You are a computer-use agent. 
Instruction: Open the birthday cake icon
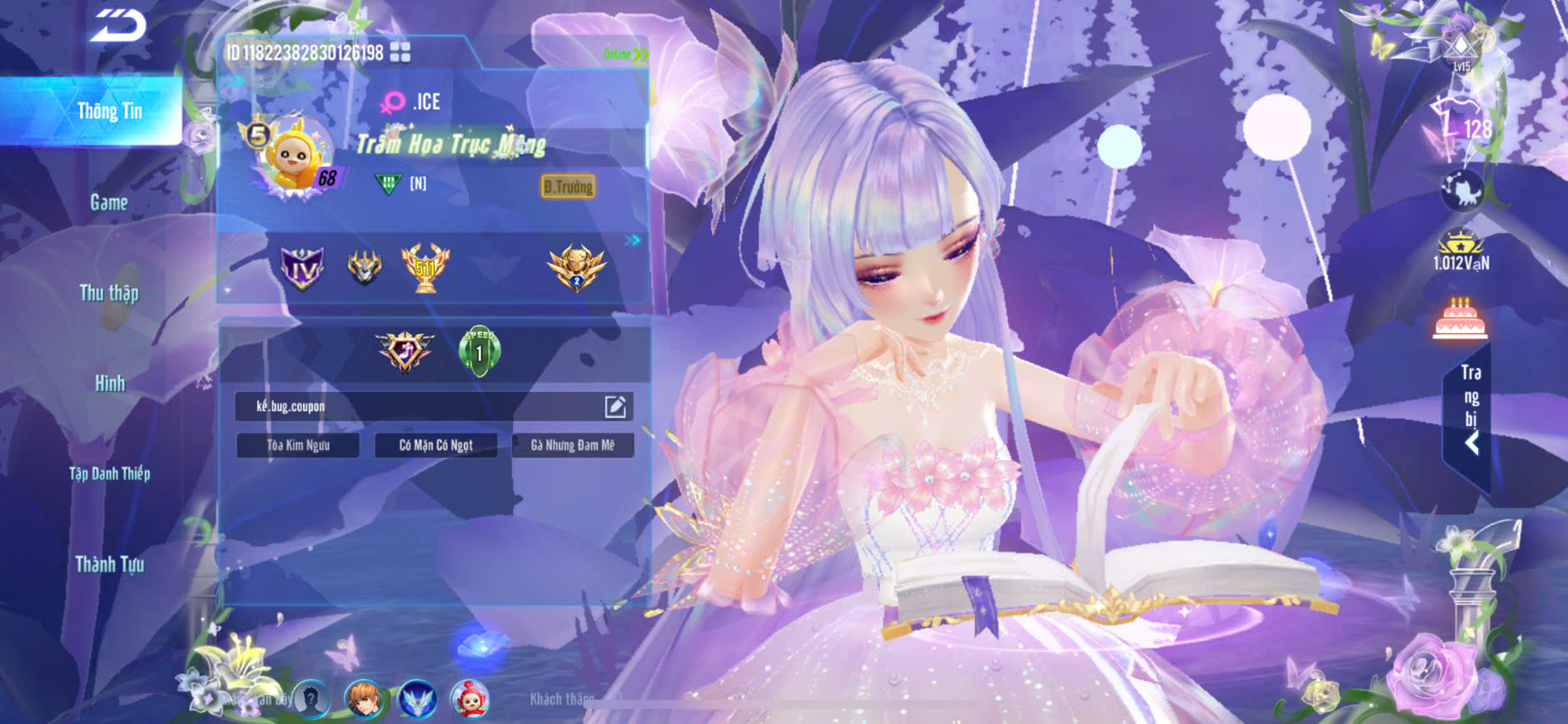click(1460, 319)
